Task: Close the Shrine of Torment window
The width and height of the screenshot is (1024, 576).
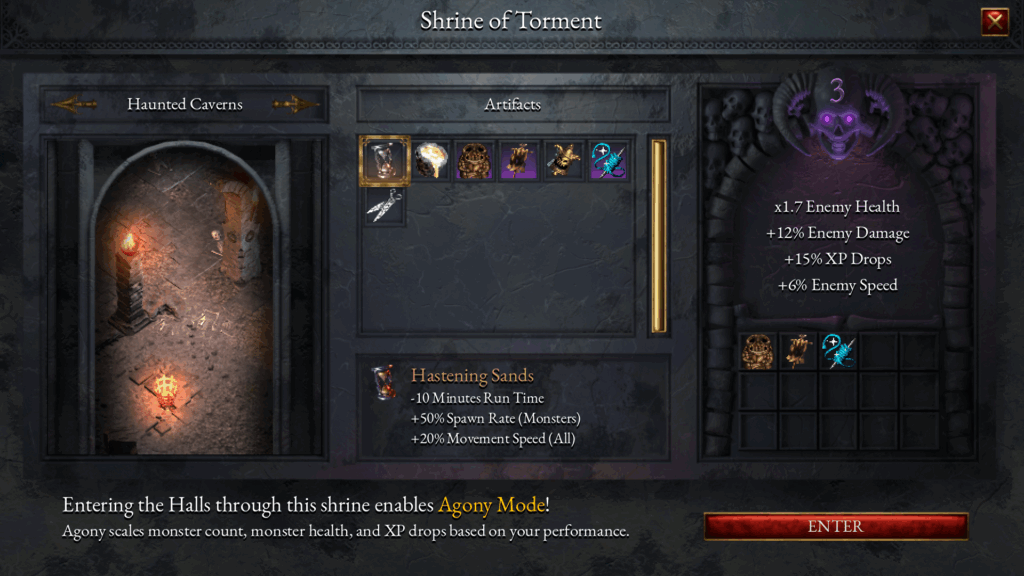Action: 994,22
